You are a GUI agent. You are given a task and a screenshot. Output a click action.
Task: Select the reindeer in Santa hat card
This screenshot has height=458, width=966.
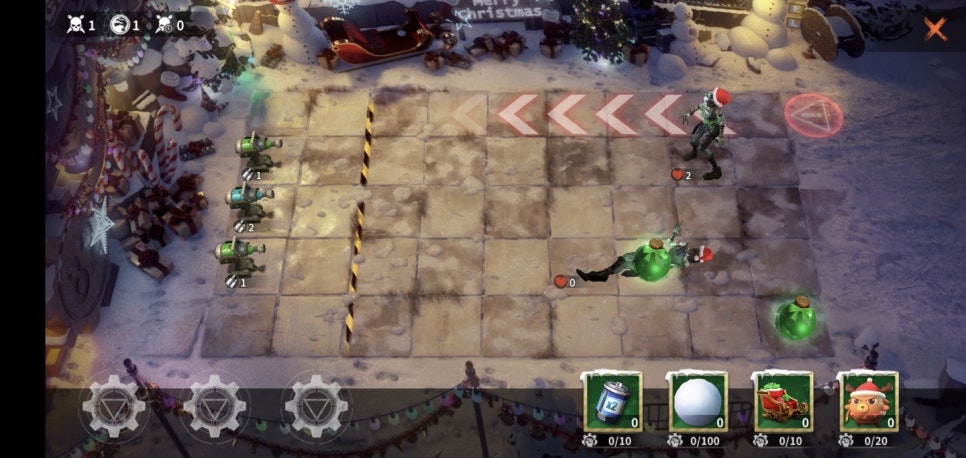pos(868,402)
